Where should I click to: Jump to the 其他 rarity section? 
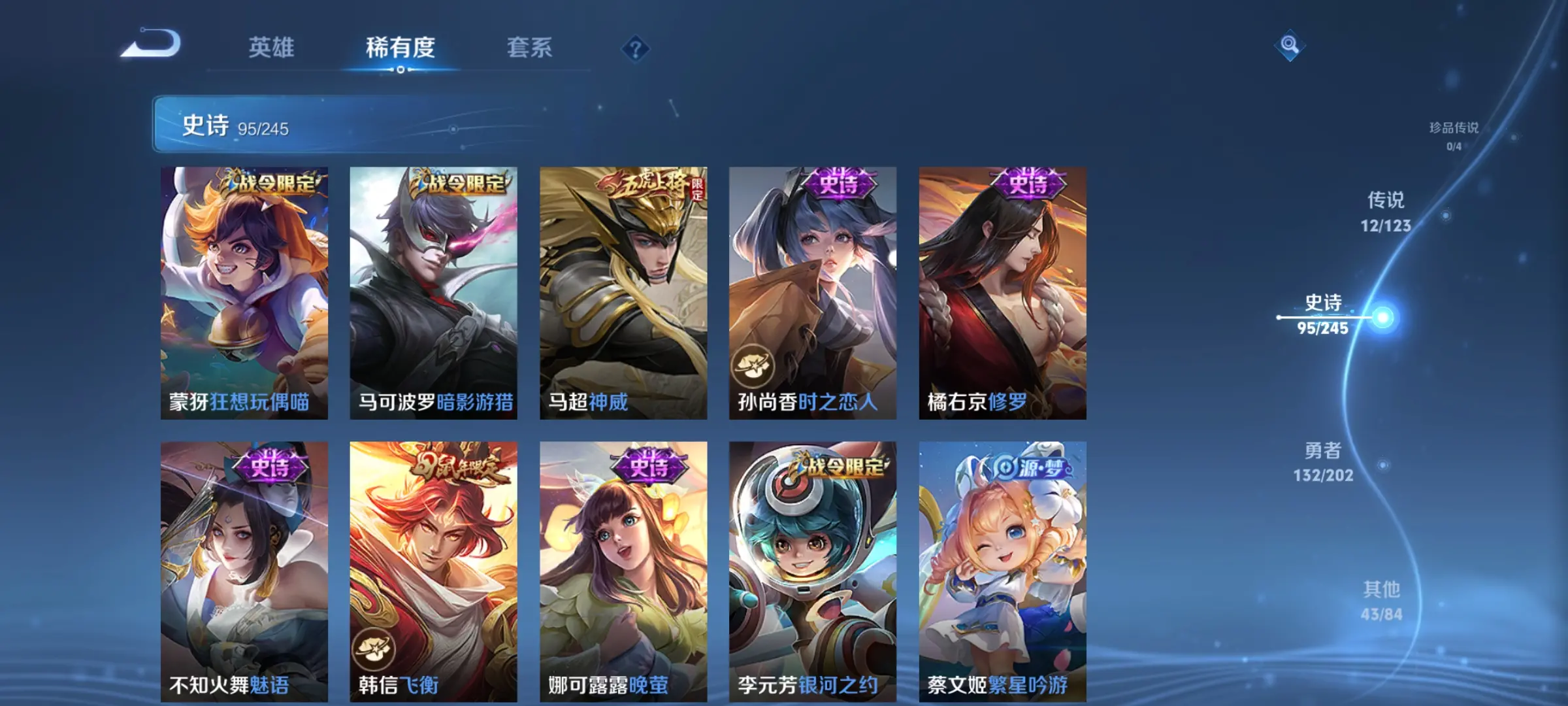pos(1381,601)
